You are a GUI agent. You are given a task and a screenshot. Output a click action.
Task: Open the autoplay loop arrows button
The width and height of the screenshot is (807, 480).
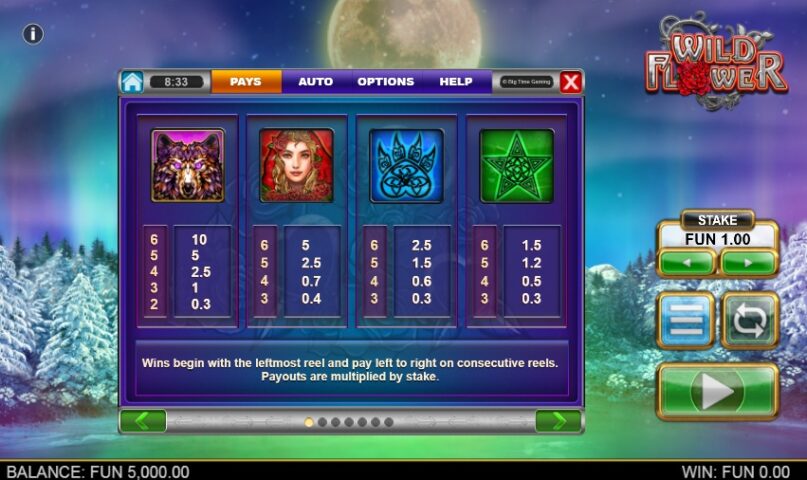point(749,320)
